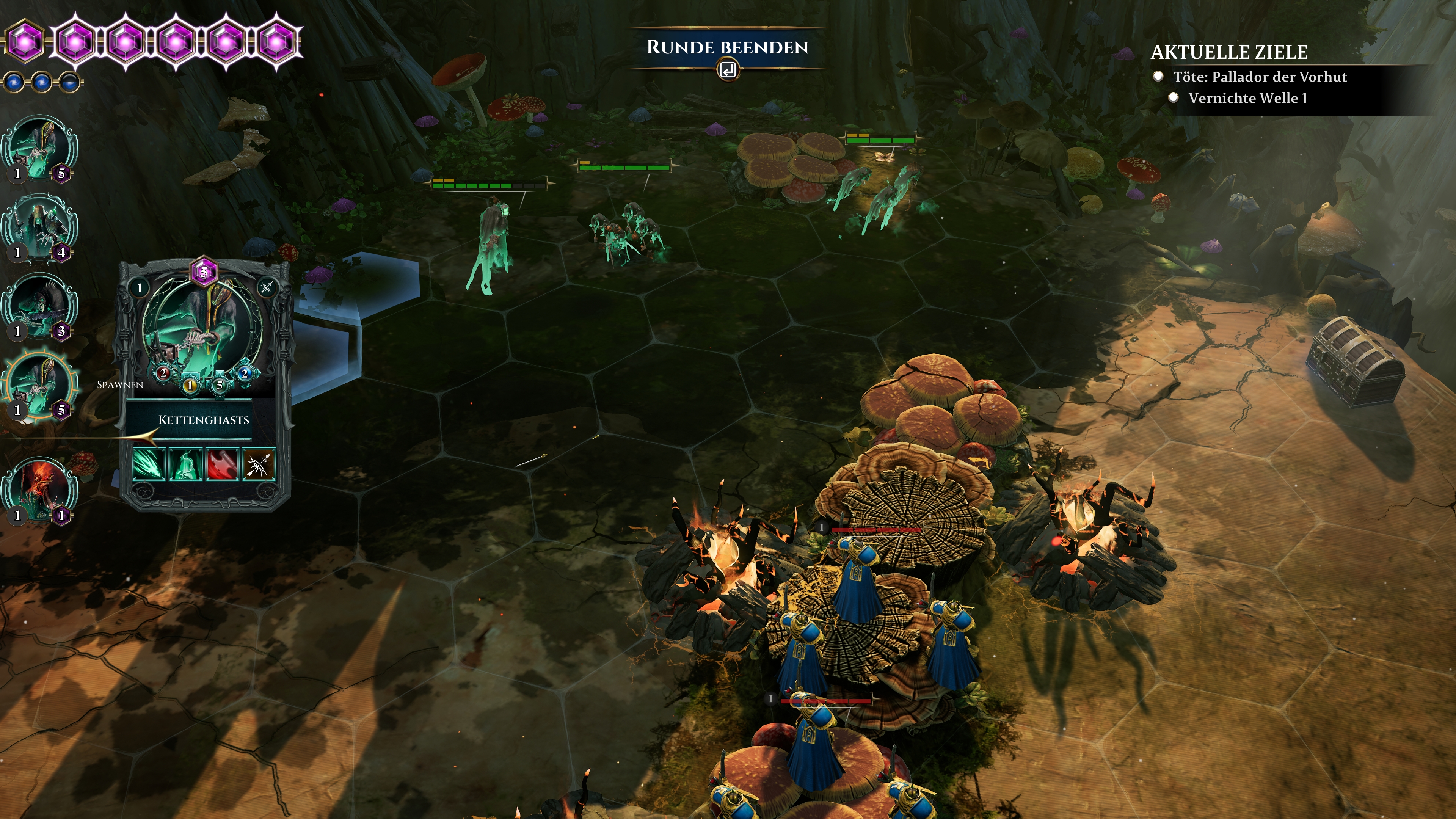Open the Töte: Pallador der Vorhut objective

click(1259, 77)
